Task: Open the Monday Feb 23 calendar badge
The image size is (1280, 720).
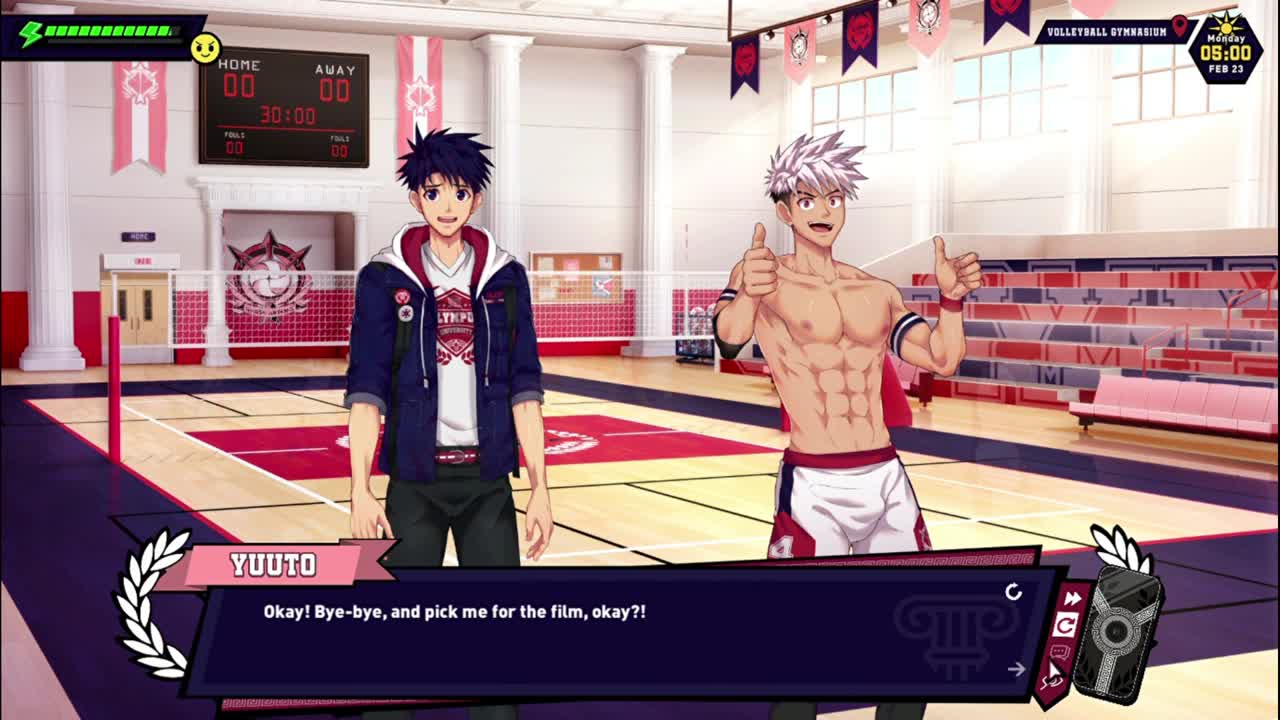Action: coord(1225,47)
